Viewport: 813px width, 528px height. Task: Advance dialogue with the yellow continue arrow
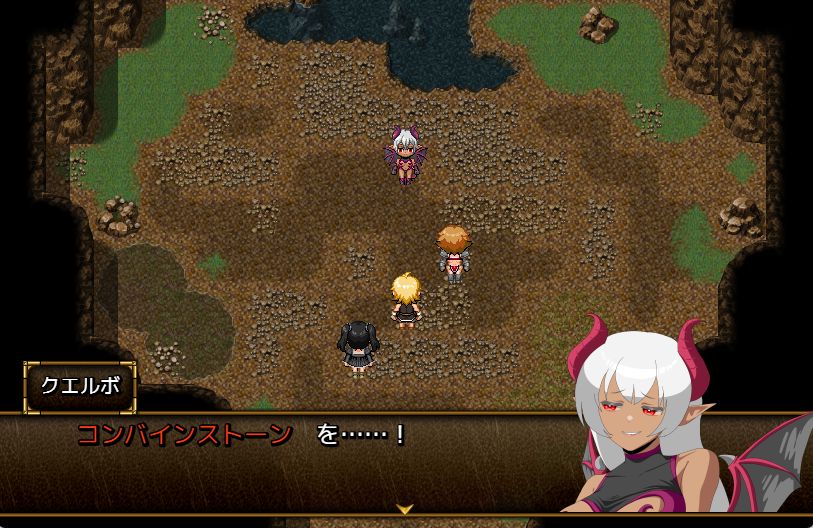[405, 509]
